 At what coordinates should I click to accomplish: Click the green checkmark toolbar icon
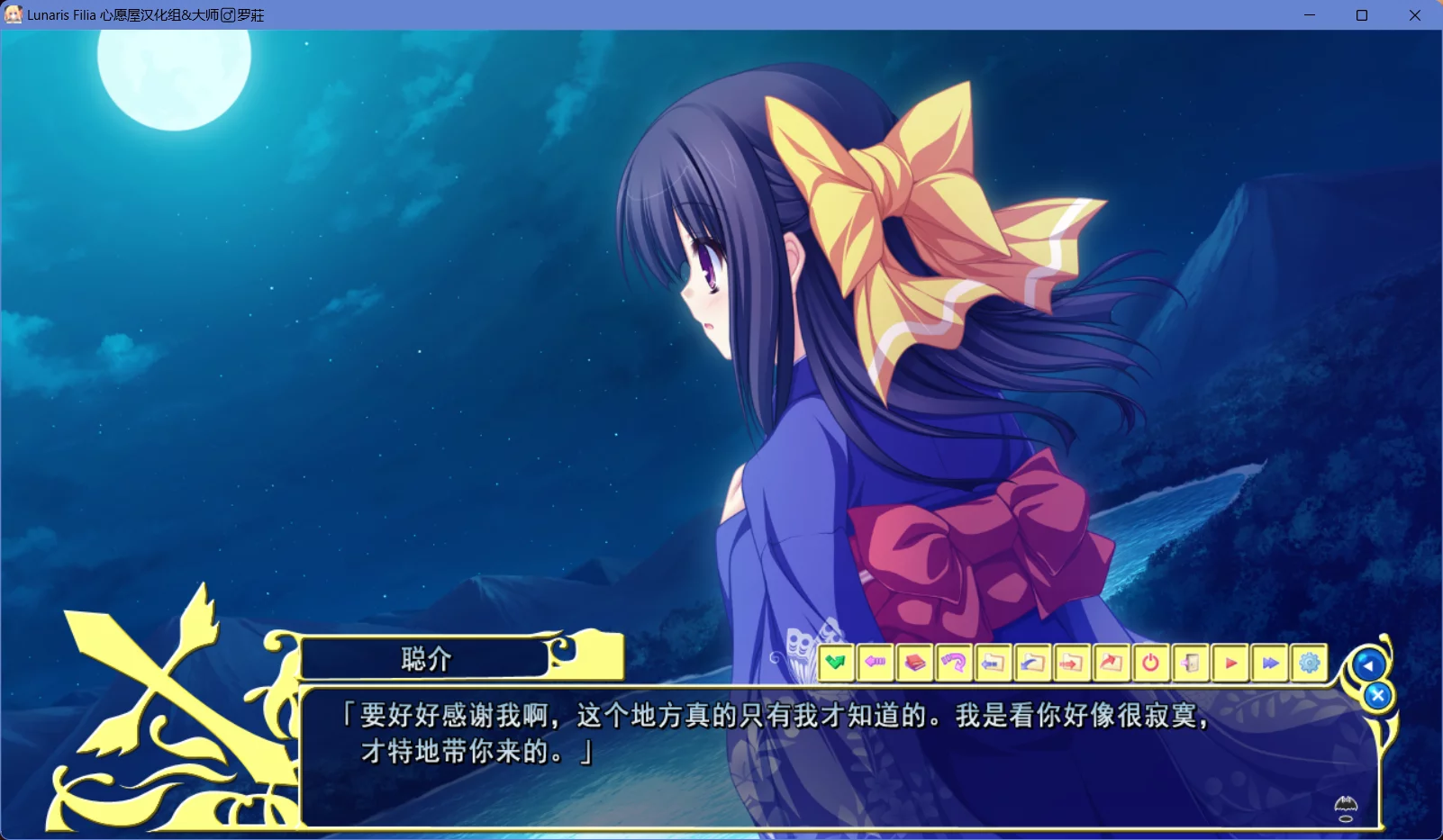click(x=836, y=664)
